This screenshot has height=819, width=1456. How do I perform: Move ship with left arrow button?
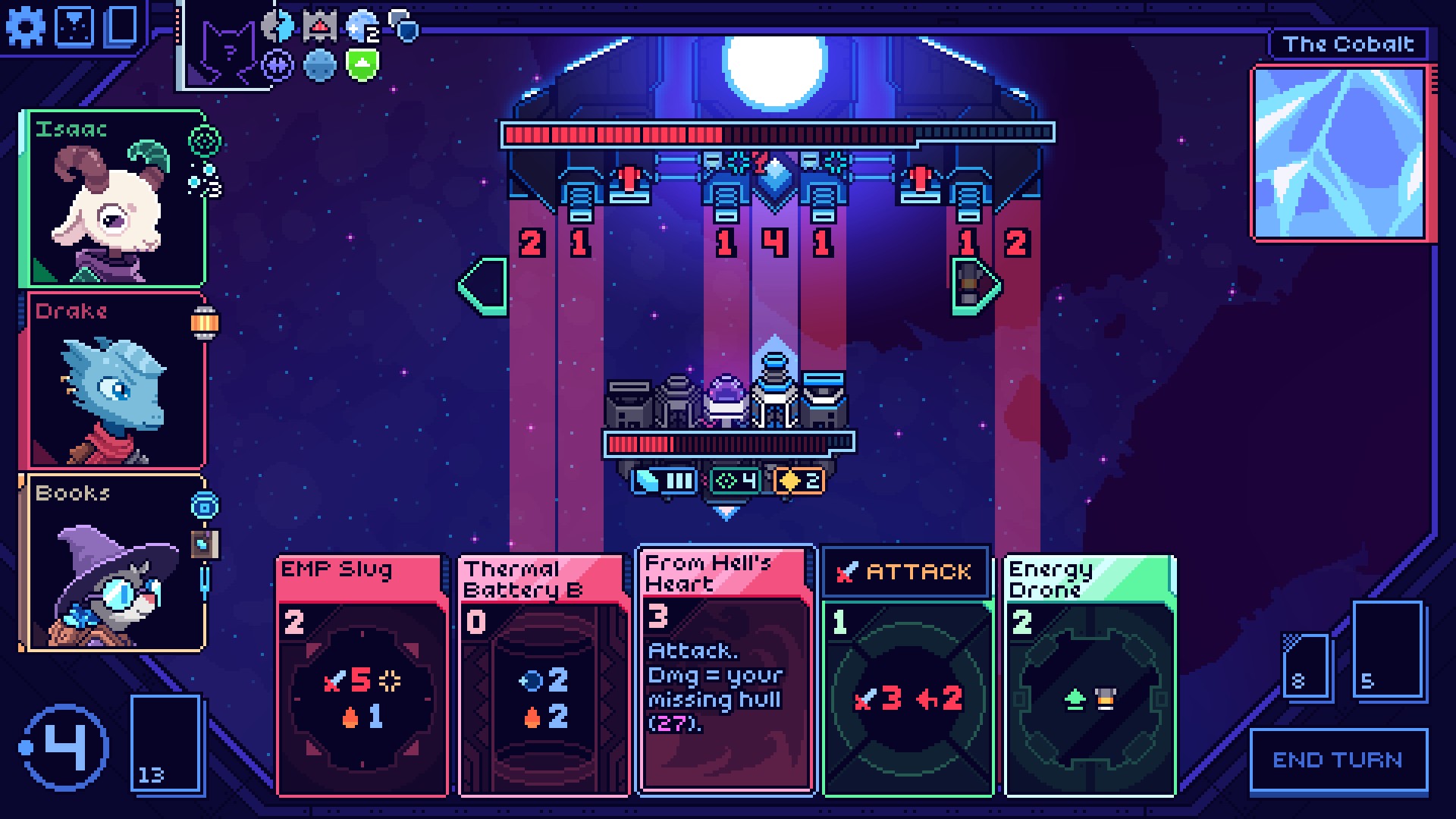(x=484, y=286)
